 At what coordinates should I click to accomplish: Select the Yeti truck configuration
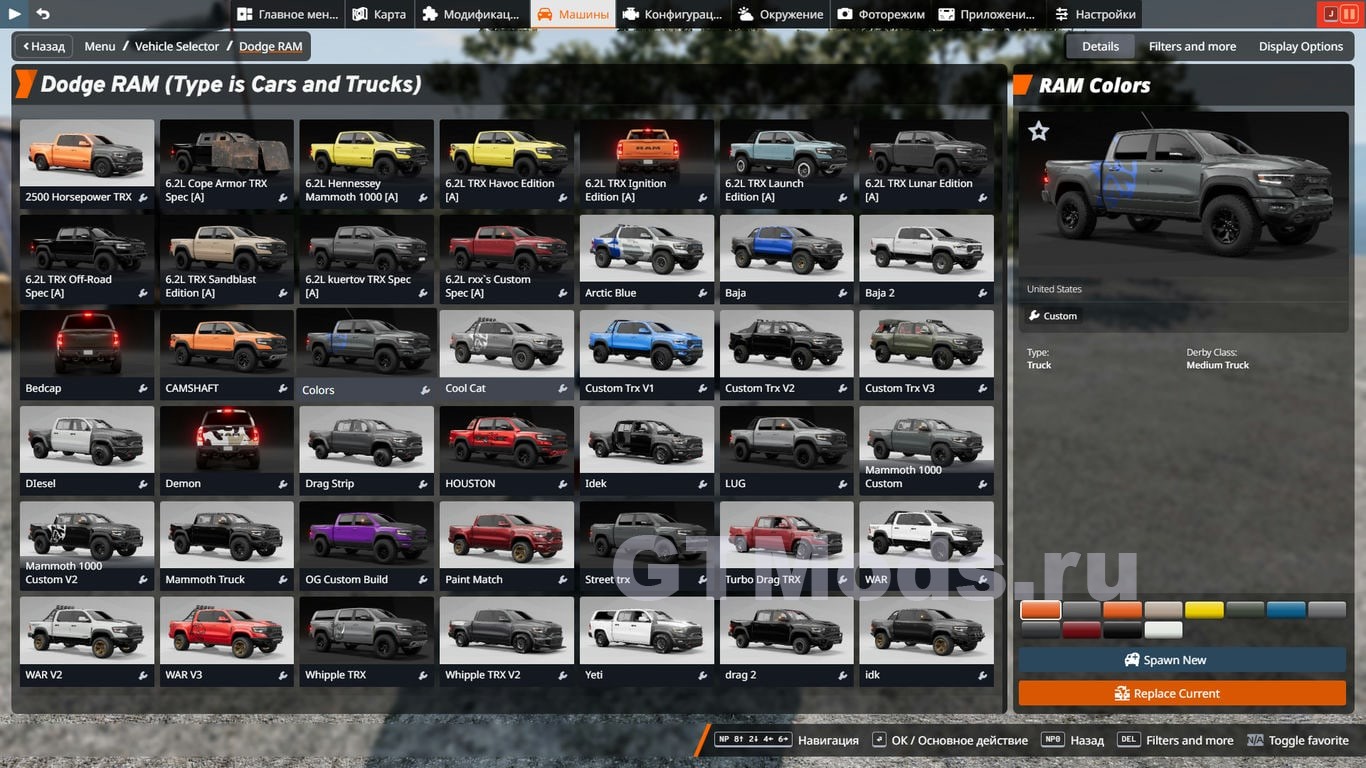(647, 640)
